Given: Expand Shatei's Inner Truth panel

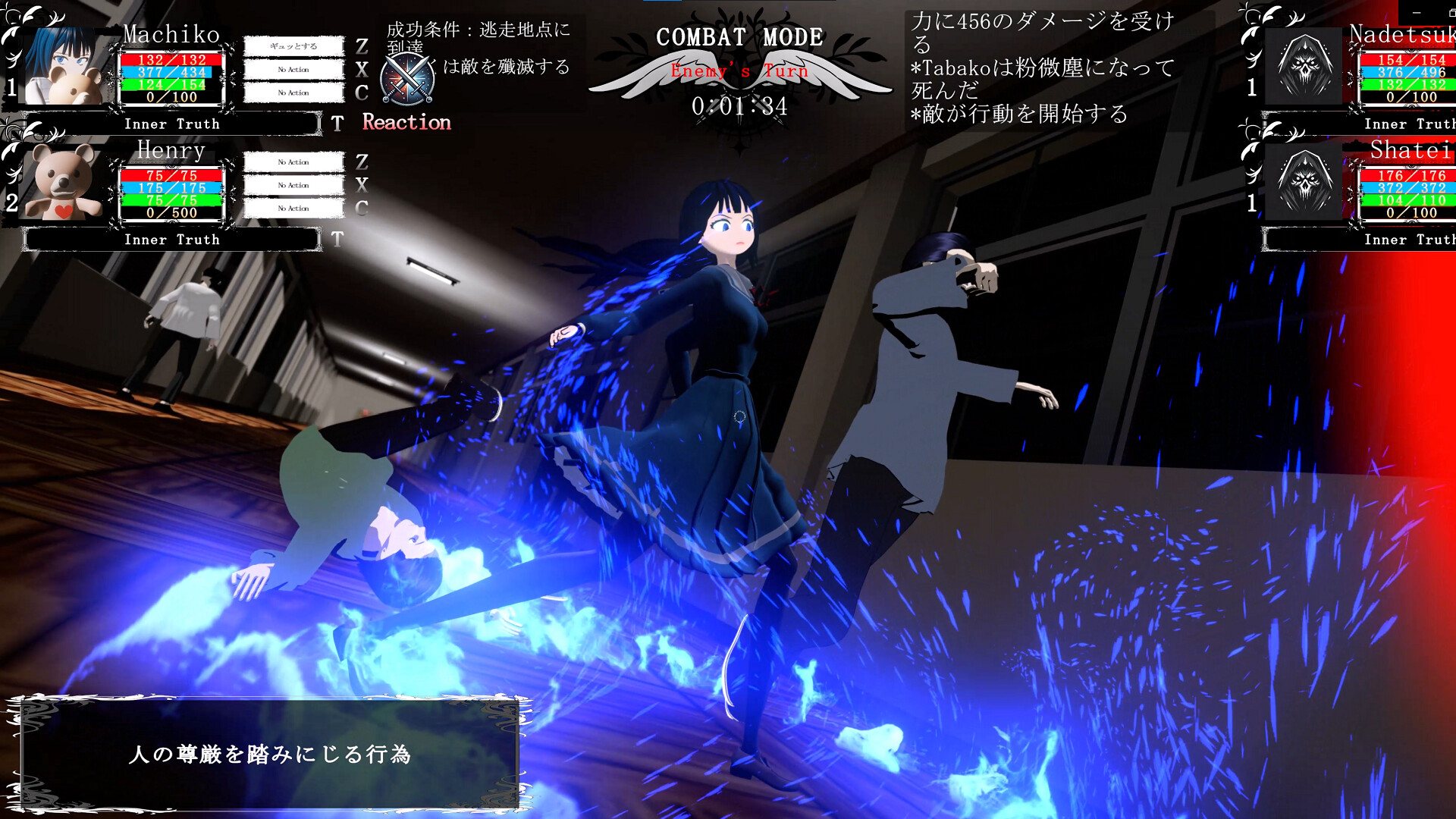Looking at the screenshot, I should click(1407, 240).
